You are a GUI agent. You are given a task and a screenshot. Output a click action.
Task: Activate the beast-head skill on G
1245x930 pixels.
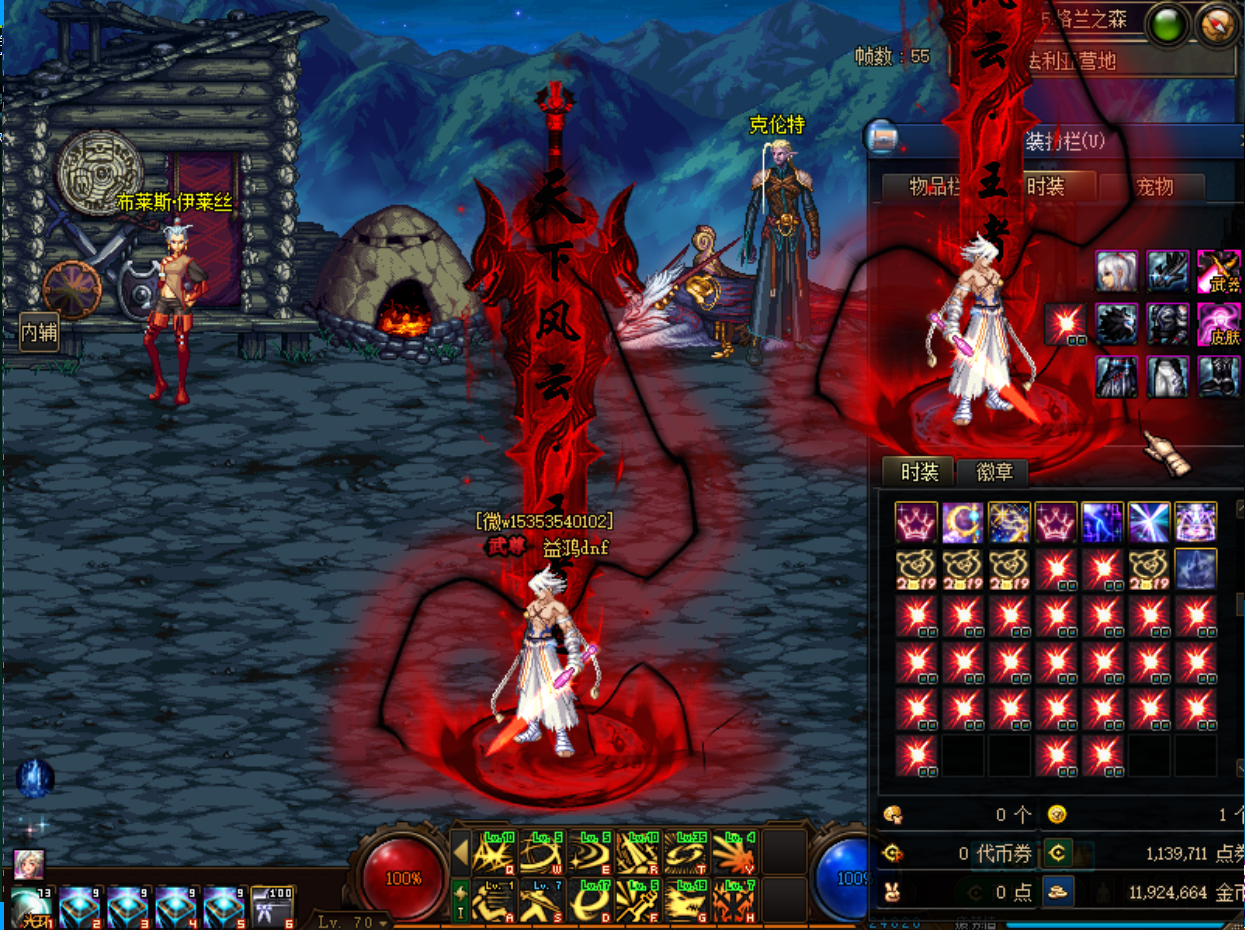(x=686, y=900)
